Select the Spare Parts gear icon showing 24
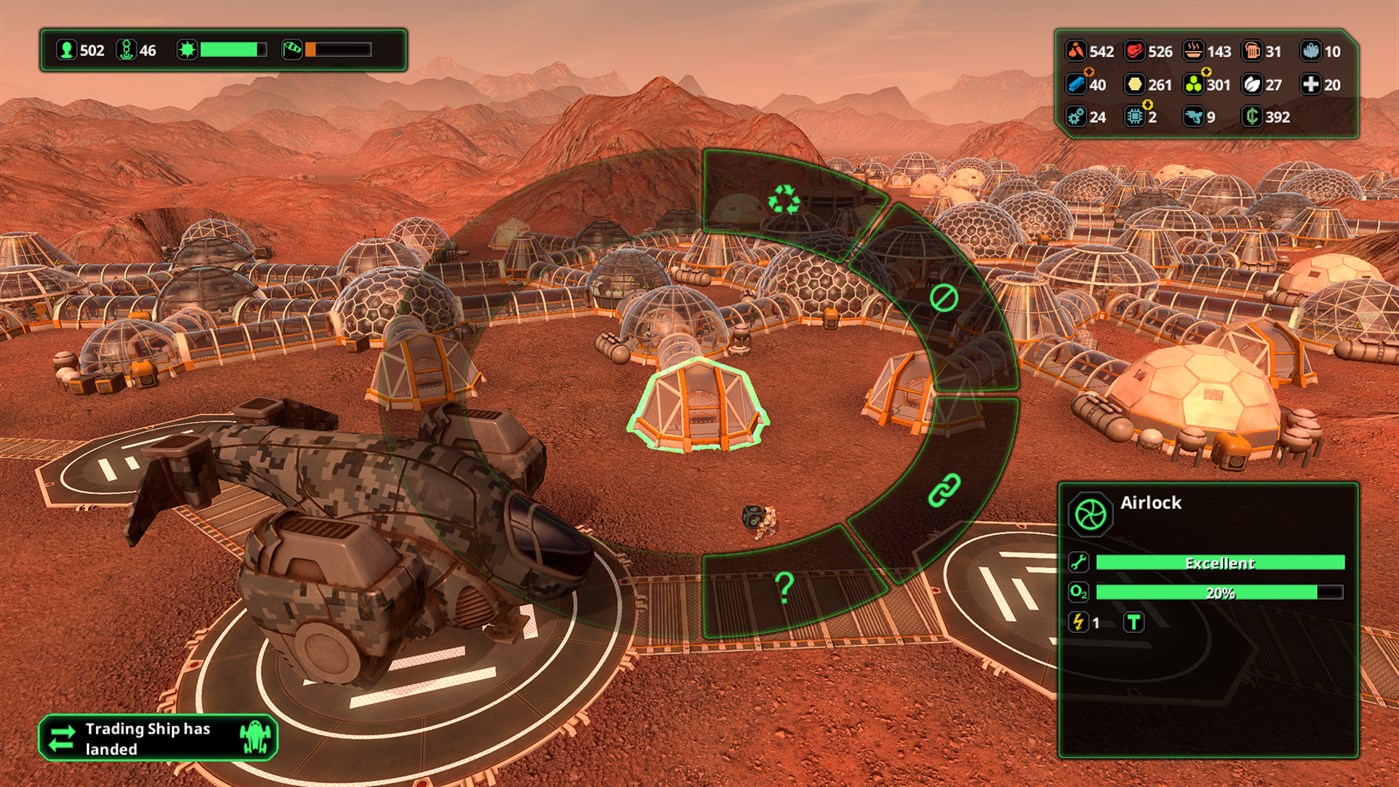Viewport: 1399px width, 787px height. coord(1075,116)
